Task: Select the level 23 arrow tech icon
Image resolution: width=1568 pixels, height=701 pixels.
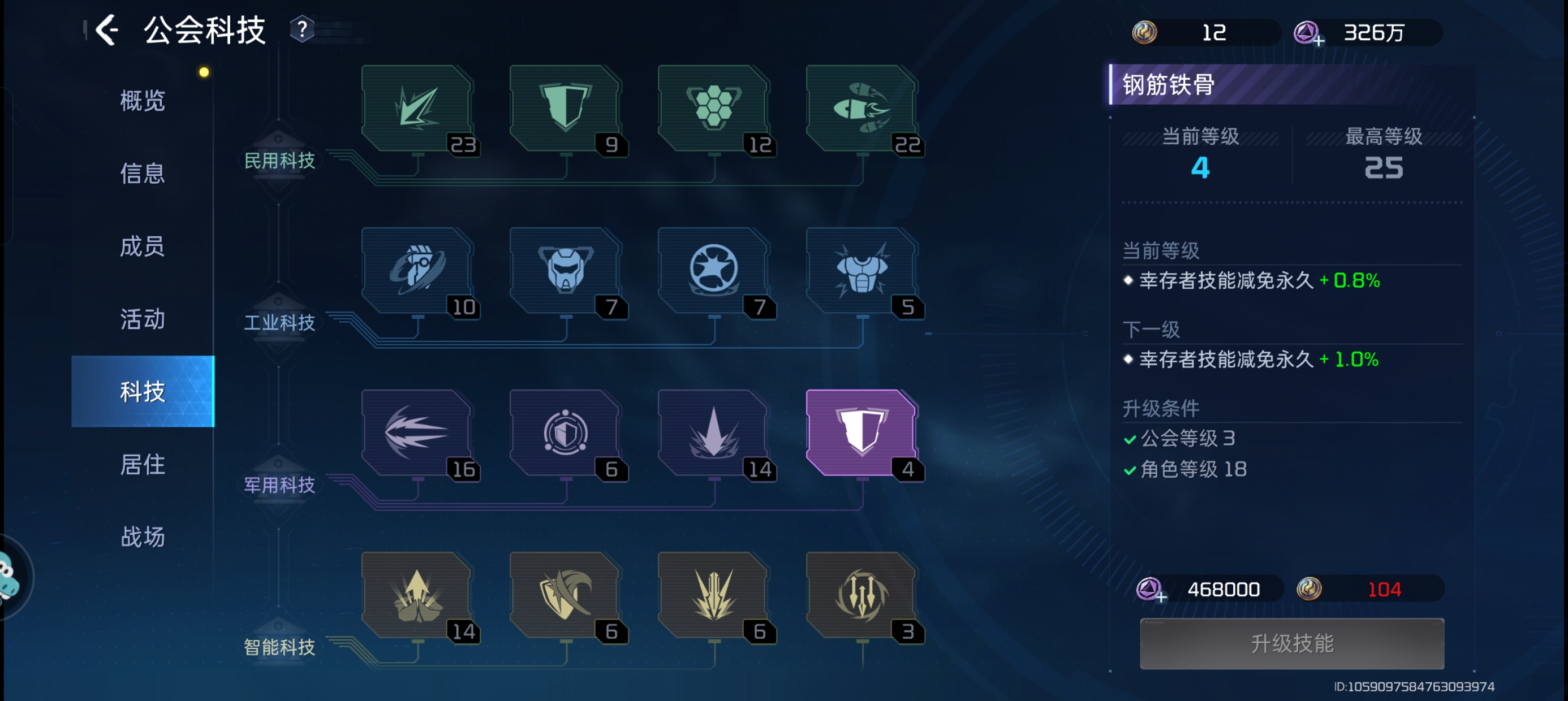Action: click(417, 108)
